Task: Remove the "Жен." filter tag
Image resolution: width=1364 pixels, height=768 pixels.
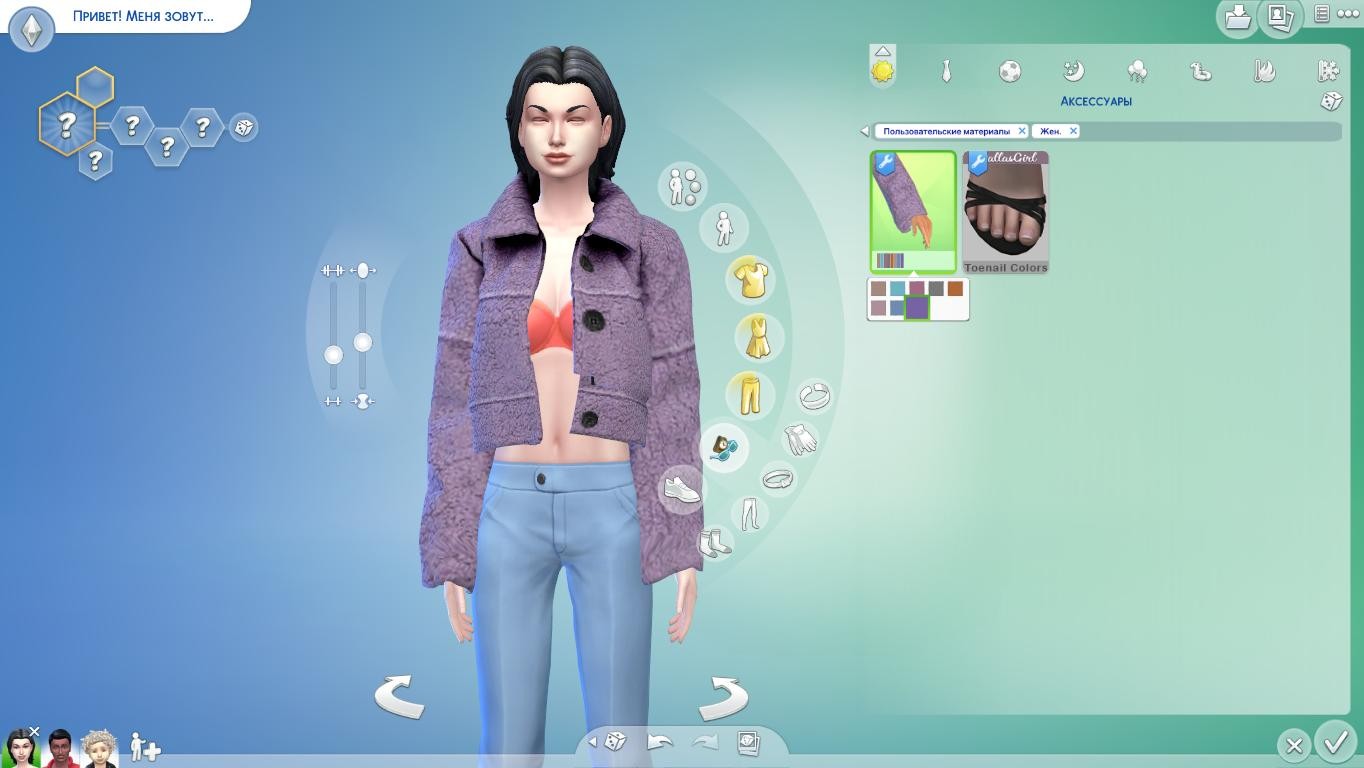Action: point(1073,131)
